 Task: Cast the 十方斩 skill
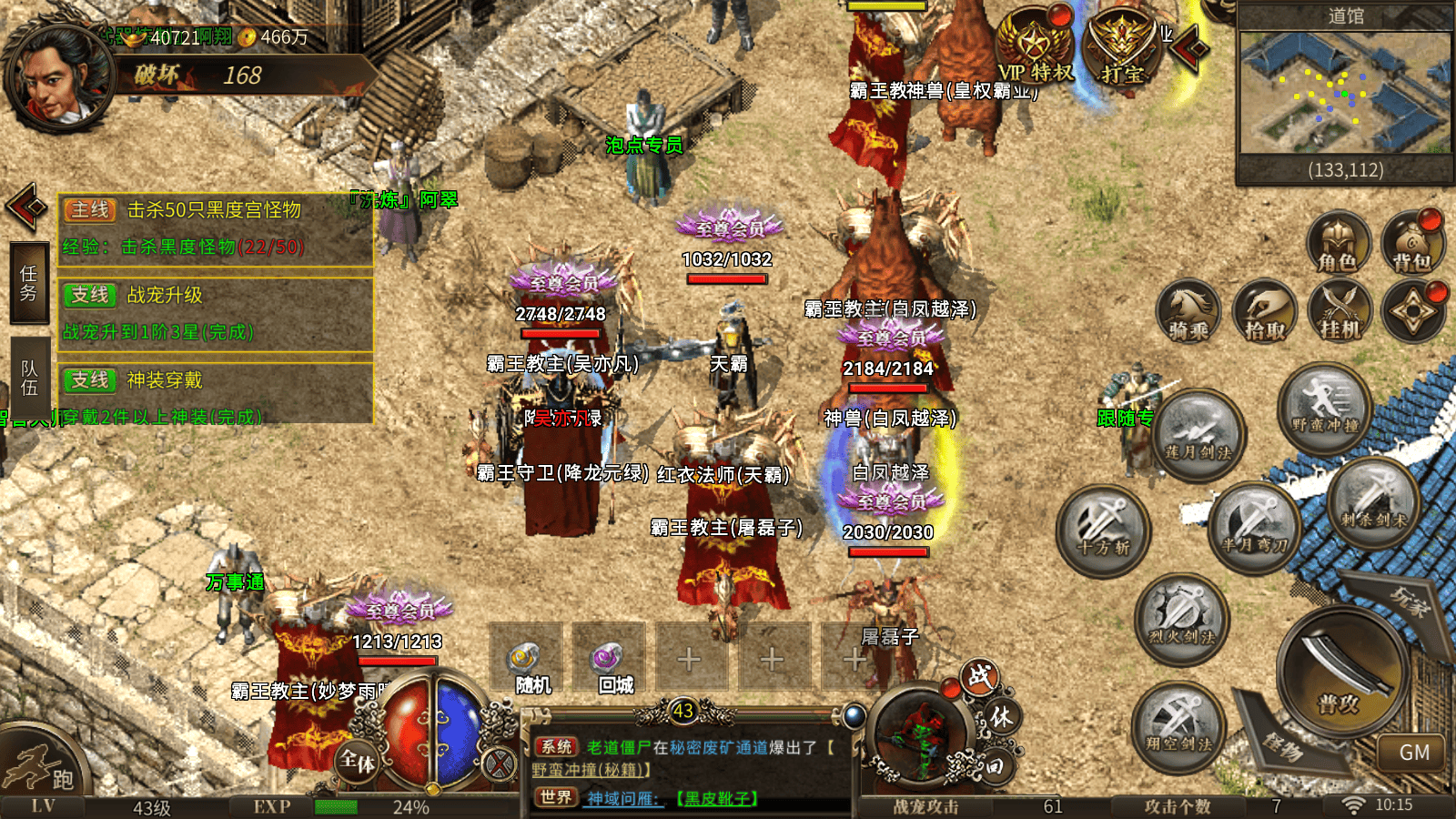click(x=1103, y=531)
